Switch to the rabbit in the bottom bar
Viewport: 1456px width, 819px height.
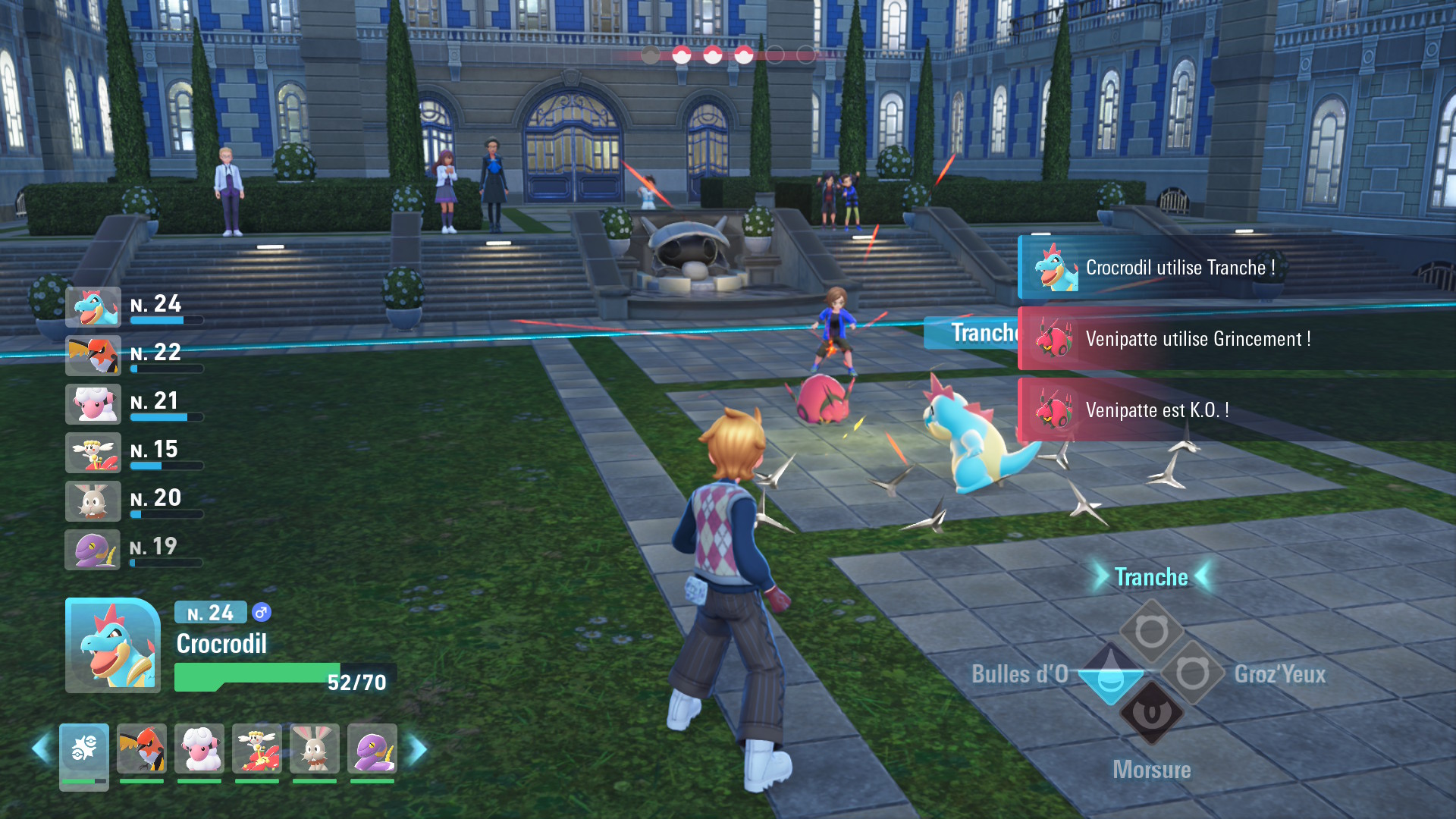pyautogui.click(x=315, y=750)
